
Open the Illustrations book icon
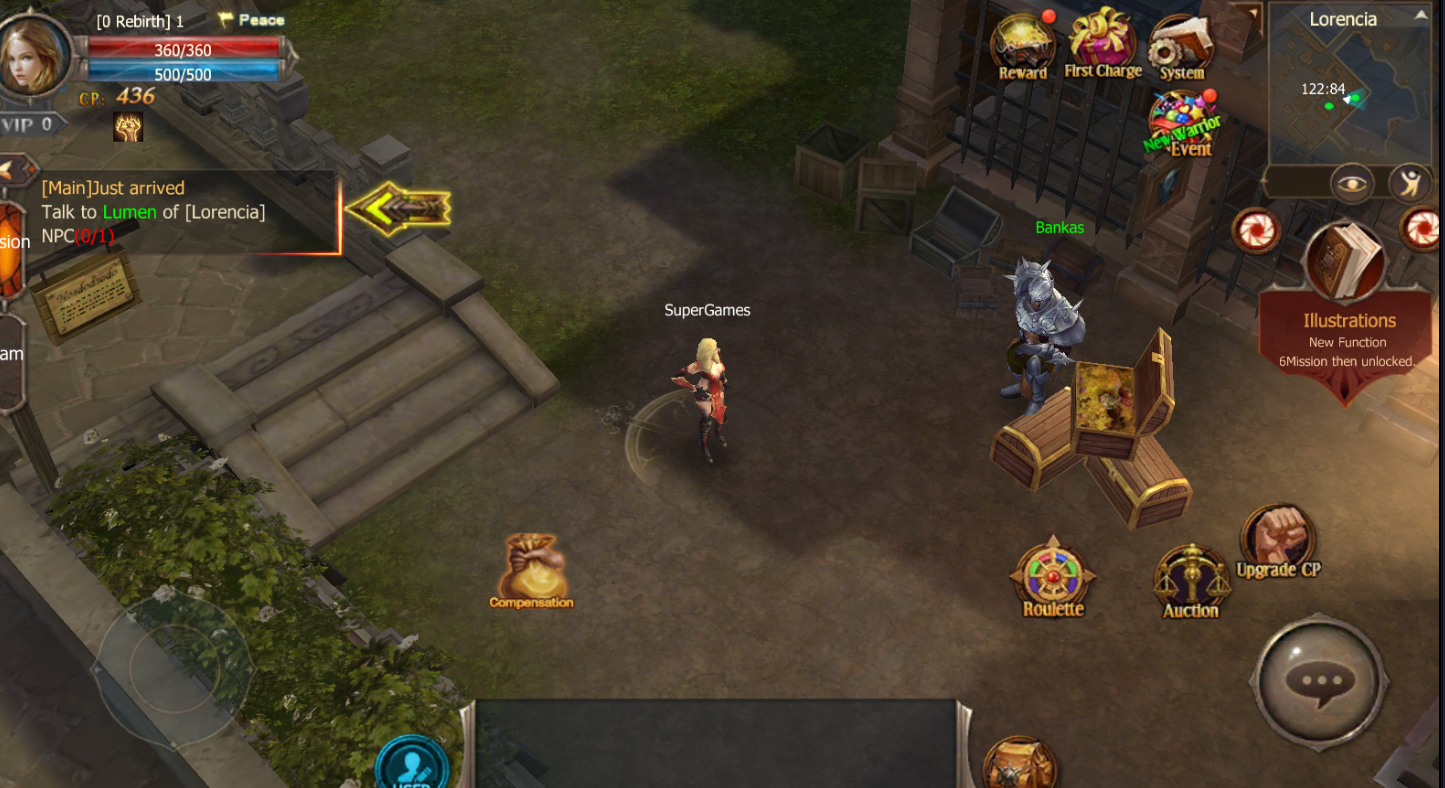pyautogui.click(x=1346, y=262)
